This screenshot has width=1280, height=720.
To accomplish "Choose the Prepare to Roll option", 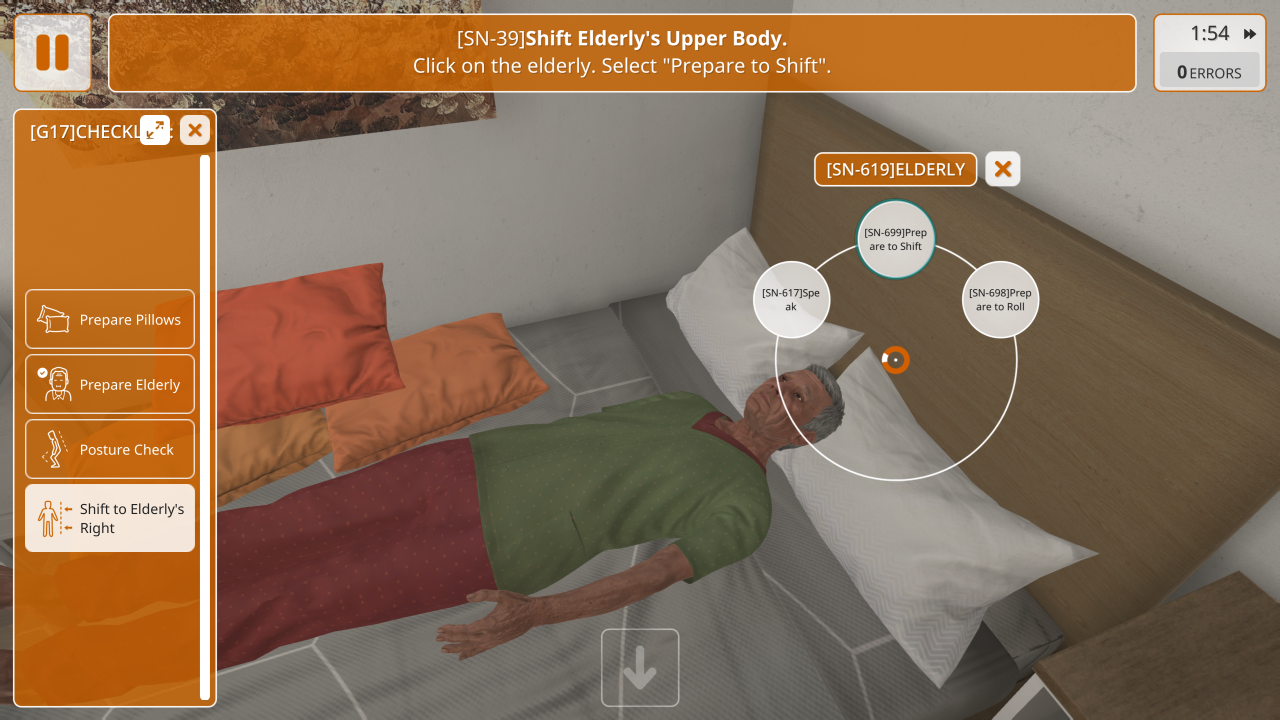I will 1000,300.
